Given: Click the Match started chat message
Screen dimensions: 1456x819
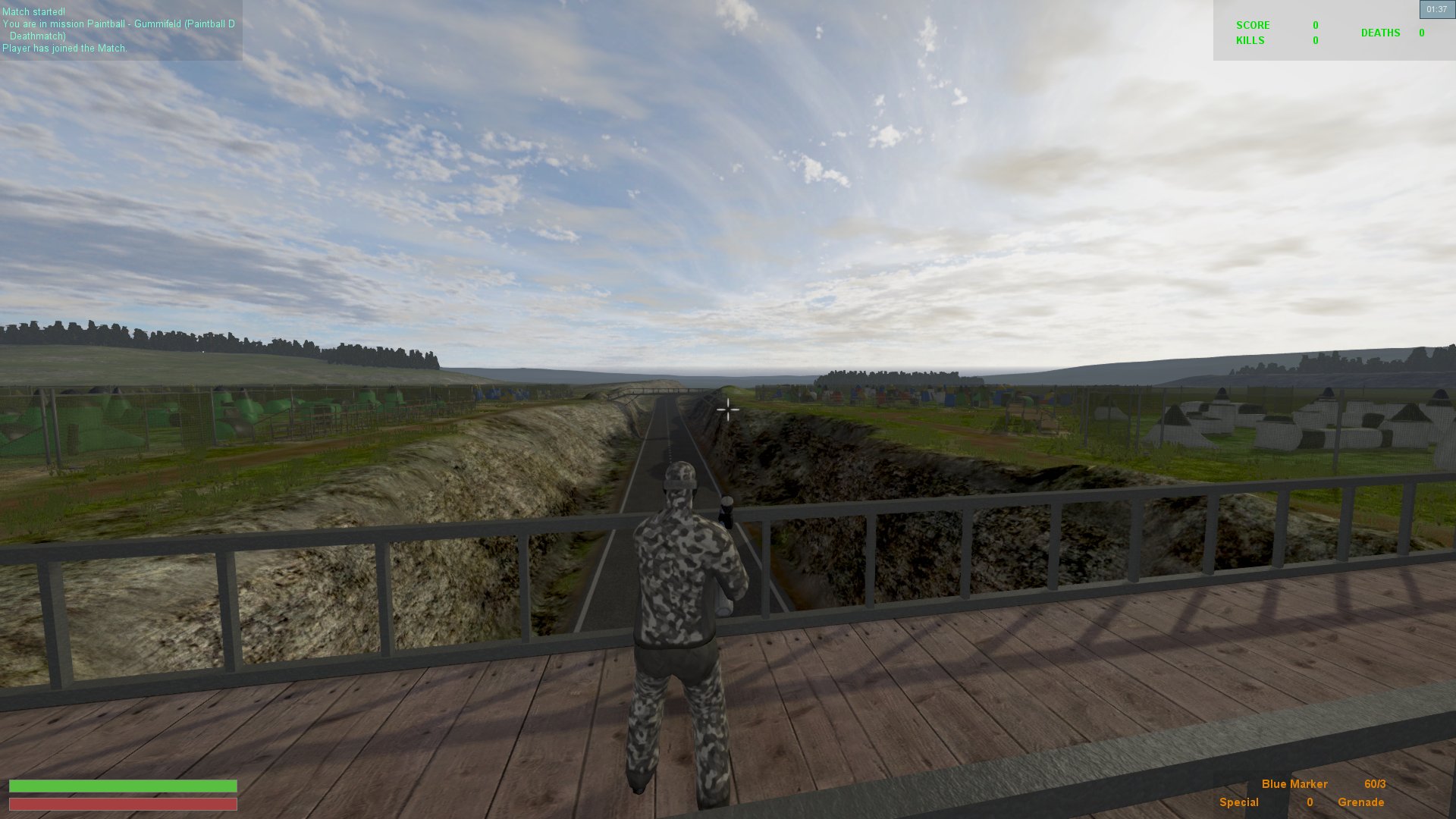Looking at the screenshot, I should [x=33, y=11].
